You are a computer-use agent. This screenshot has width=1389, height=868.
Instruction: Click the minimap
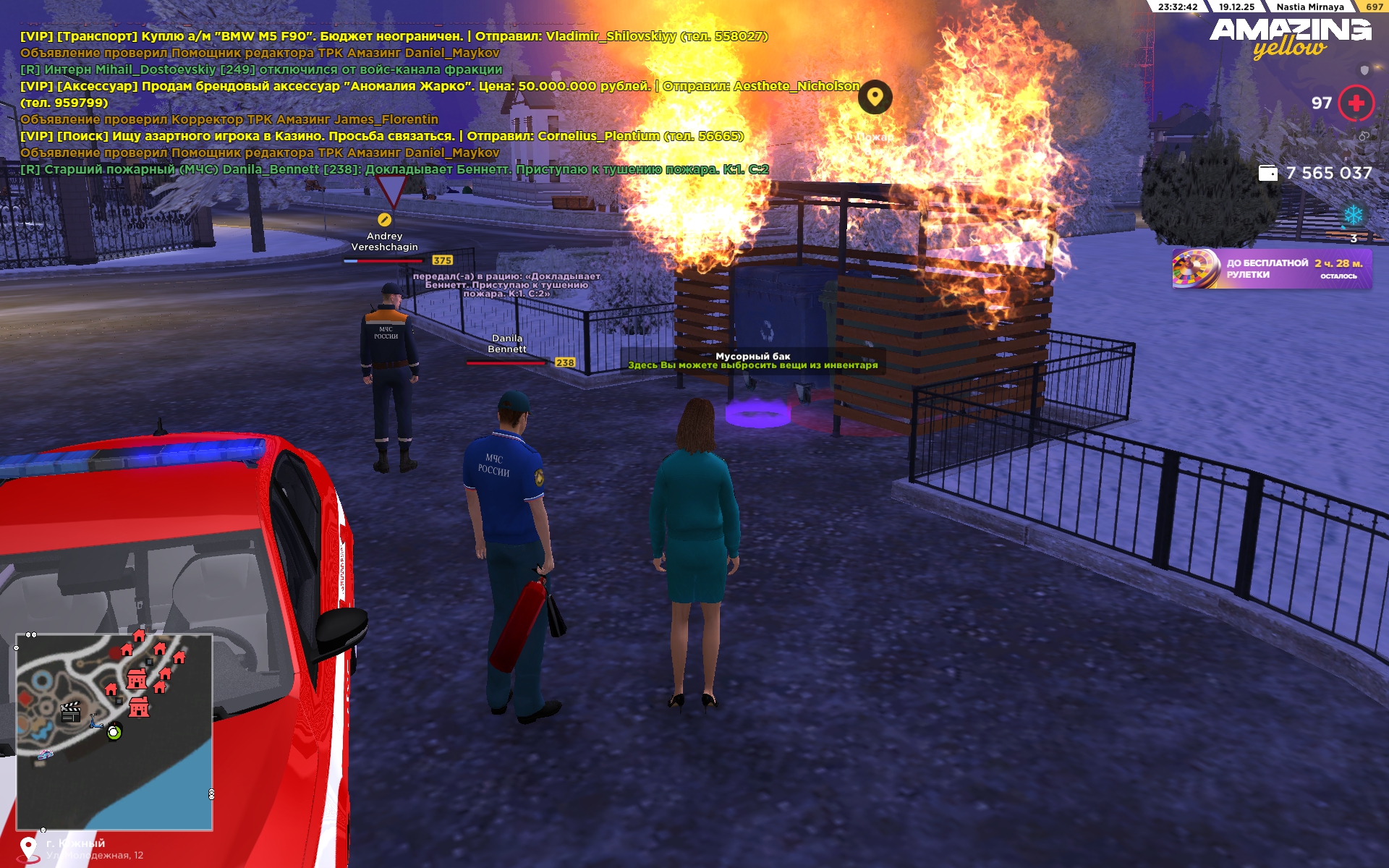114,731
